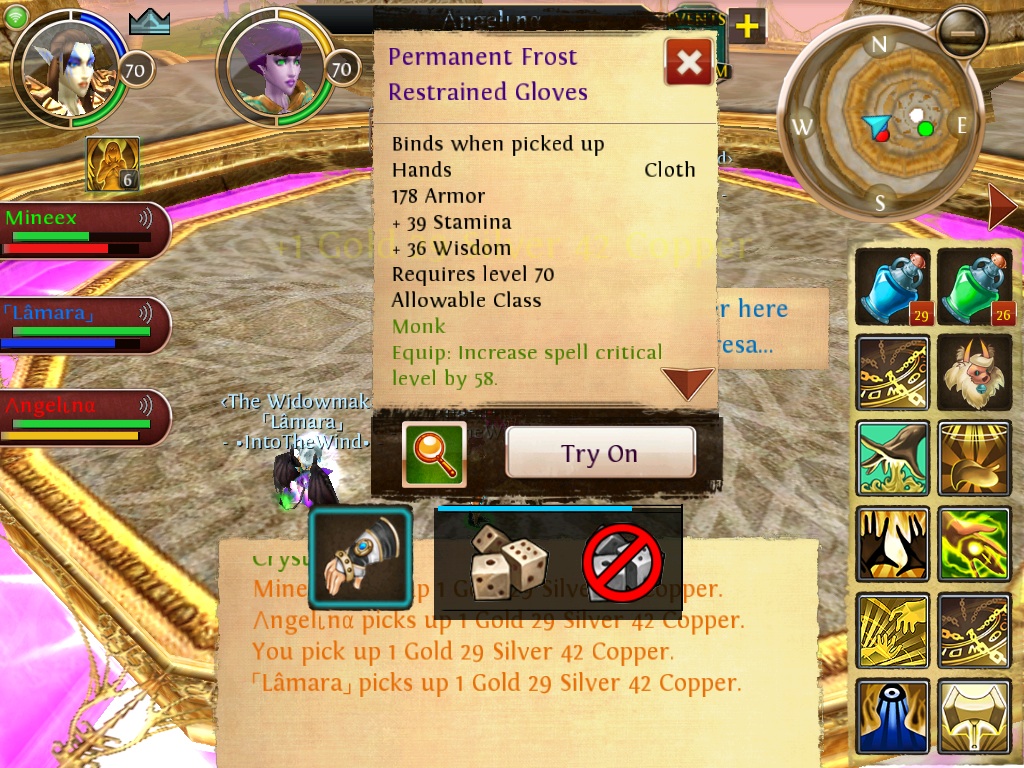The width and height of the screenshot is (1024, 768).
Task: Zoom out the minimap with minus button
Action: point(961,33)
